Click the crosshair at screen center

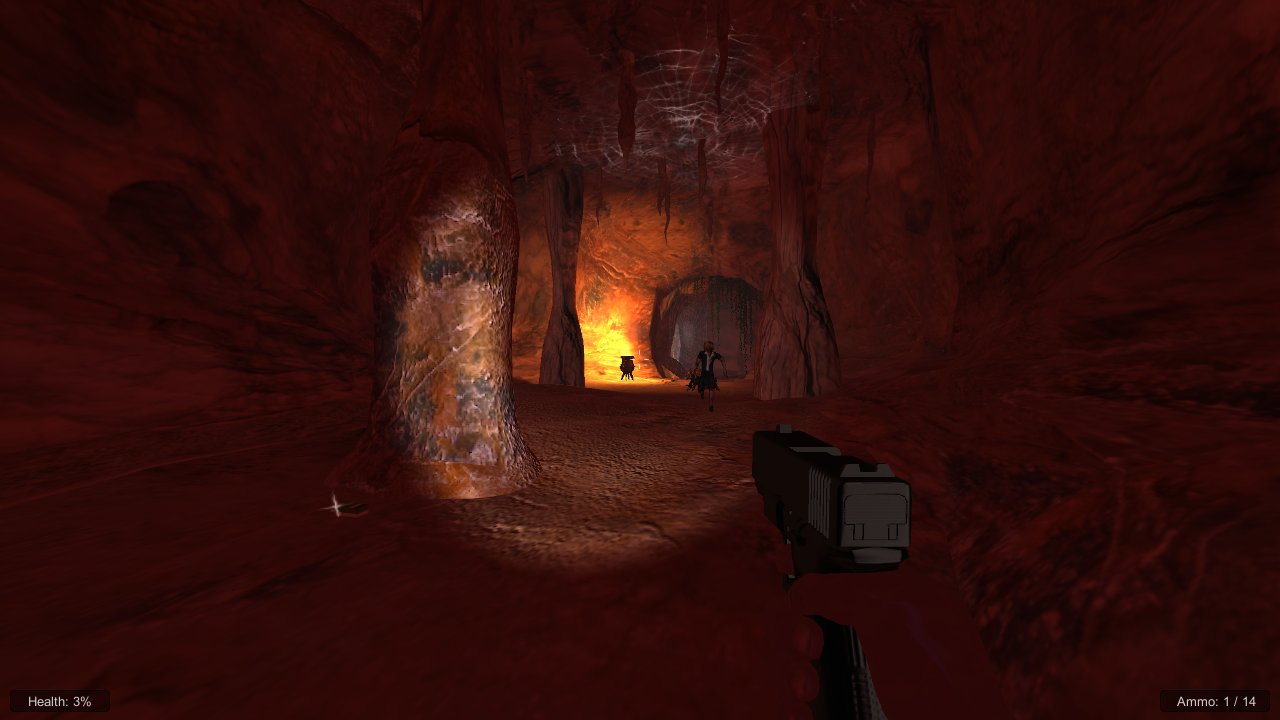pos(640,360)
